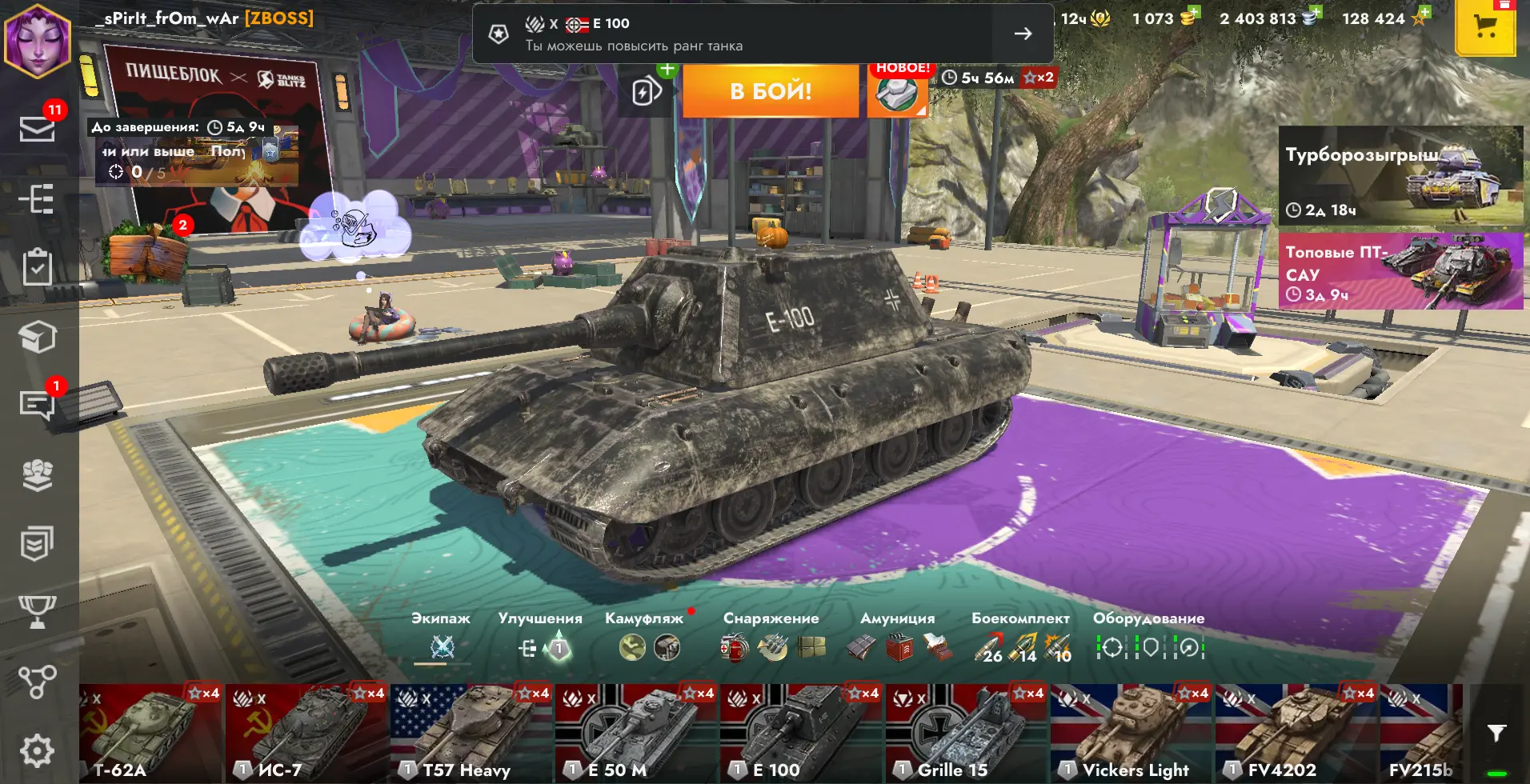Open the player profile avatar
1530x784 pixels.
37,40
